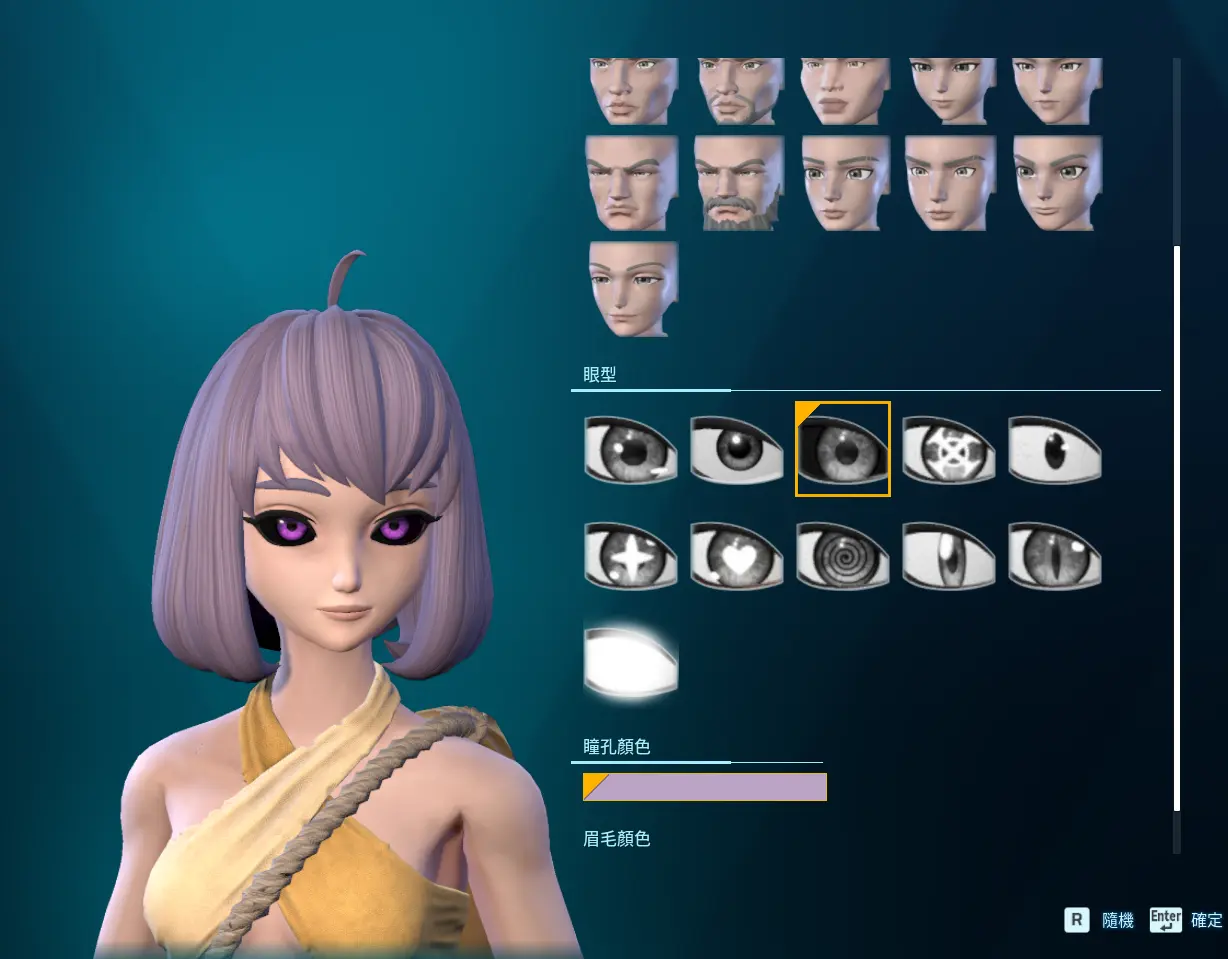Click the currently highlighted dark eye type
This screenshot has width=1228, height=959.
[x=842, y=450]
